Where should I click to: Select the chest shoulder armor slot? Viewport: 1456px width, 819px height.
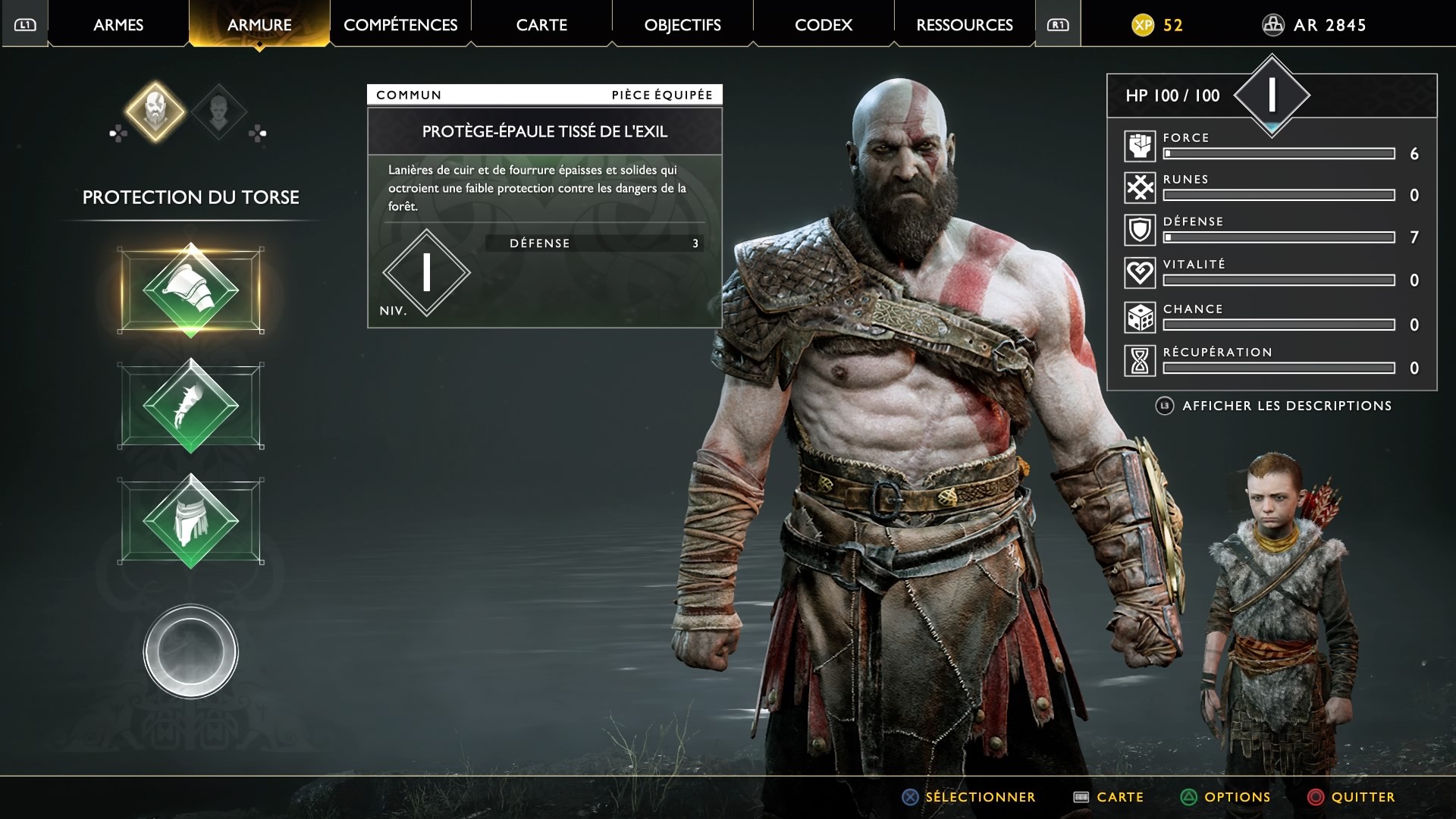(x=191, y=290)
